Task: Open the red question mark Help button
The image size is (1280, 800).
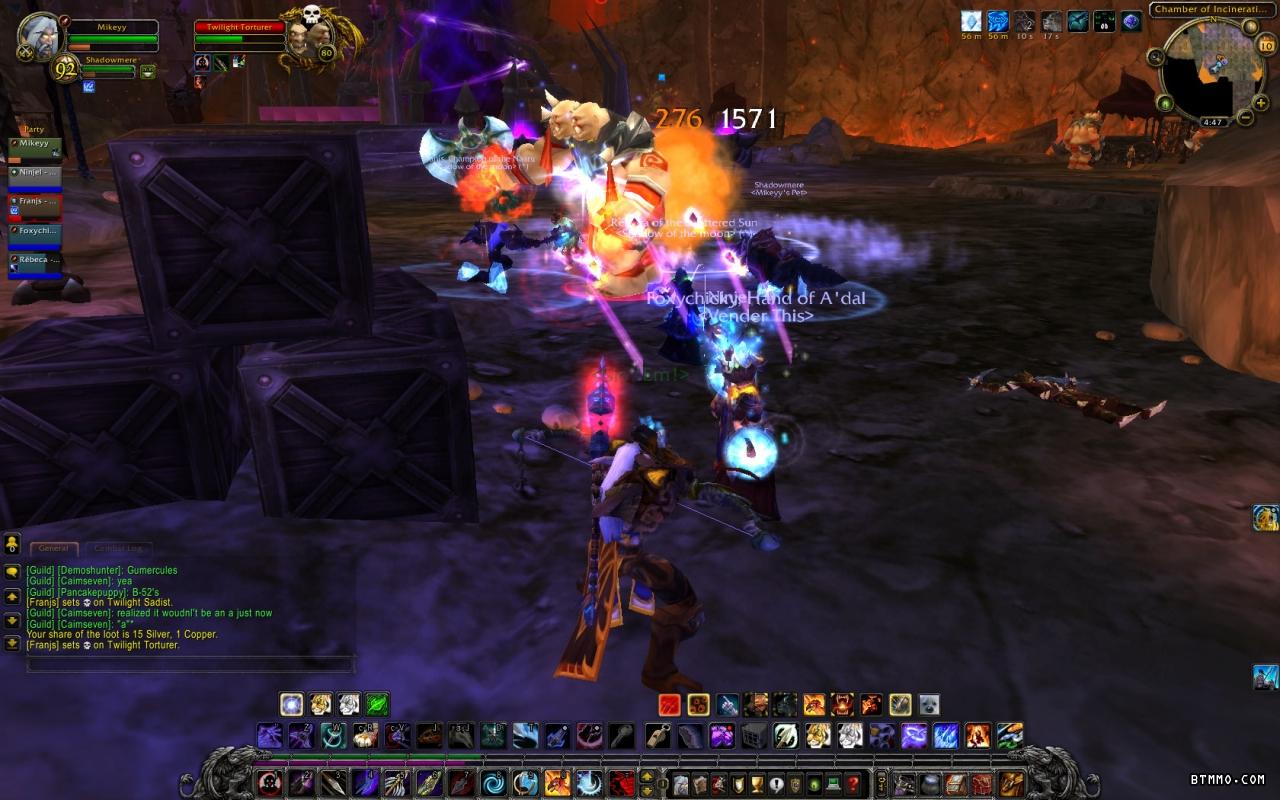Action: (x=852, y=783)
